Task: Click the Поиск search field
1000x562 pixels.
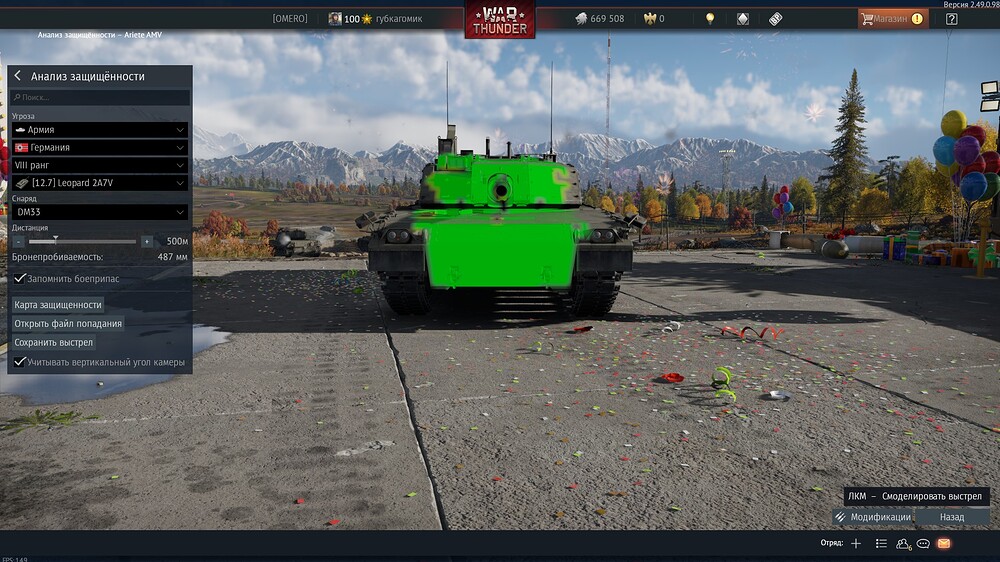Action: 100,98
